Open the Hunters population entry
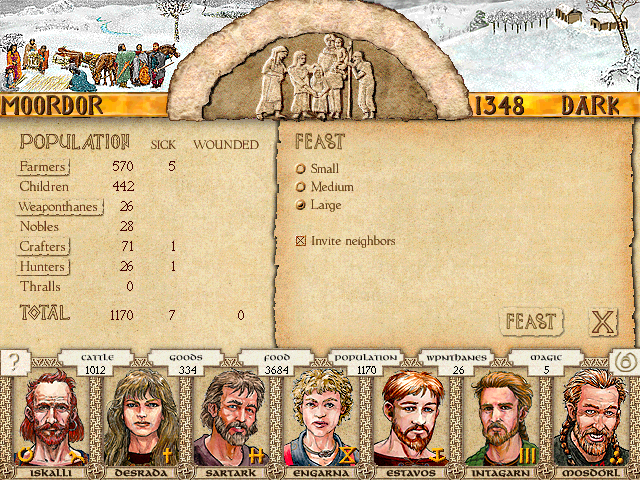 [43, 267]
